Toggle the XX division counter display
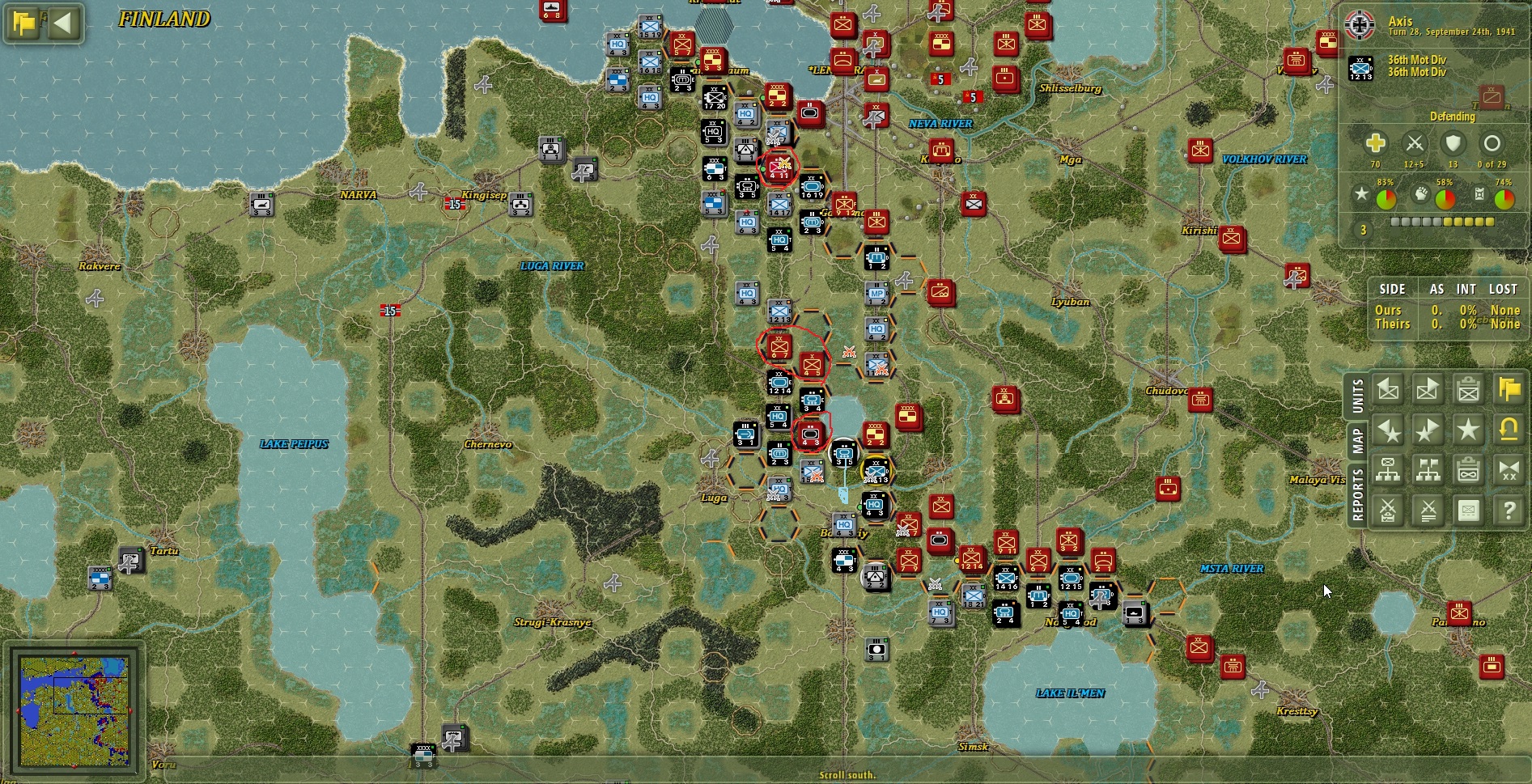Viewport: 1532px width, 784px height. (1507, 471)
